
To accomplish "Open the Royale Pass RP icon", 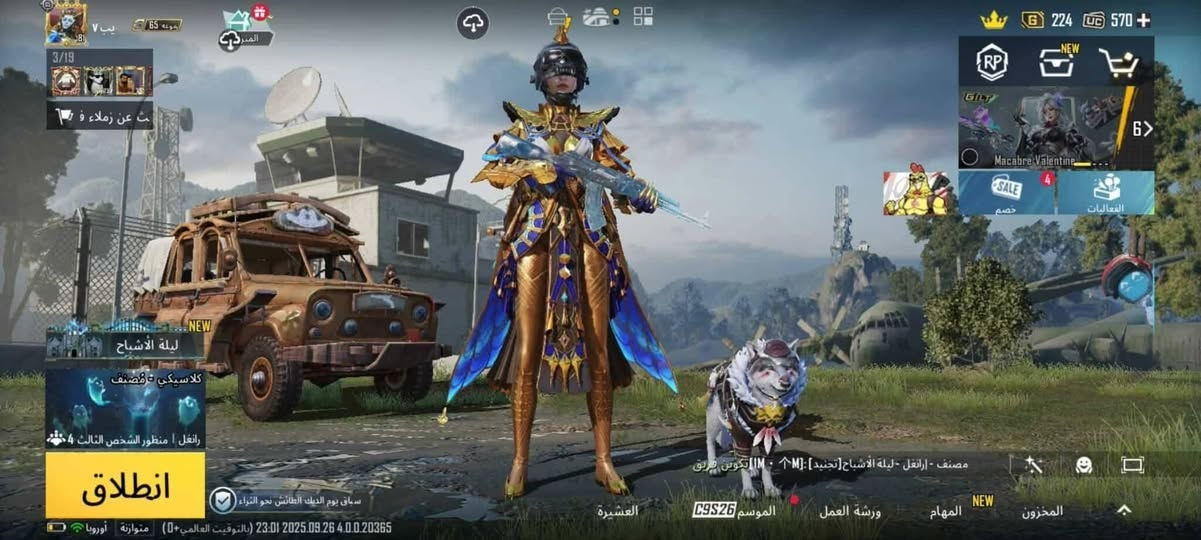I will pos(991,63).
